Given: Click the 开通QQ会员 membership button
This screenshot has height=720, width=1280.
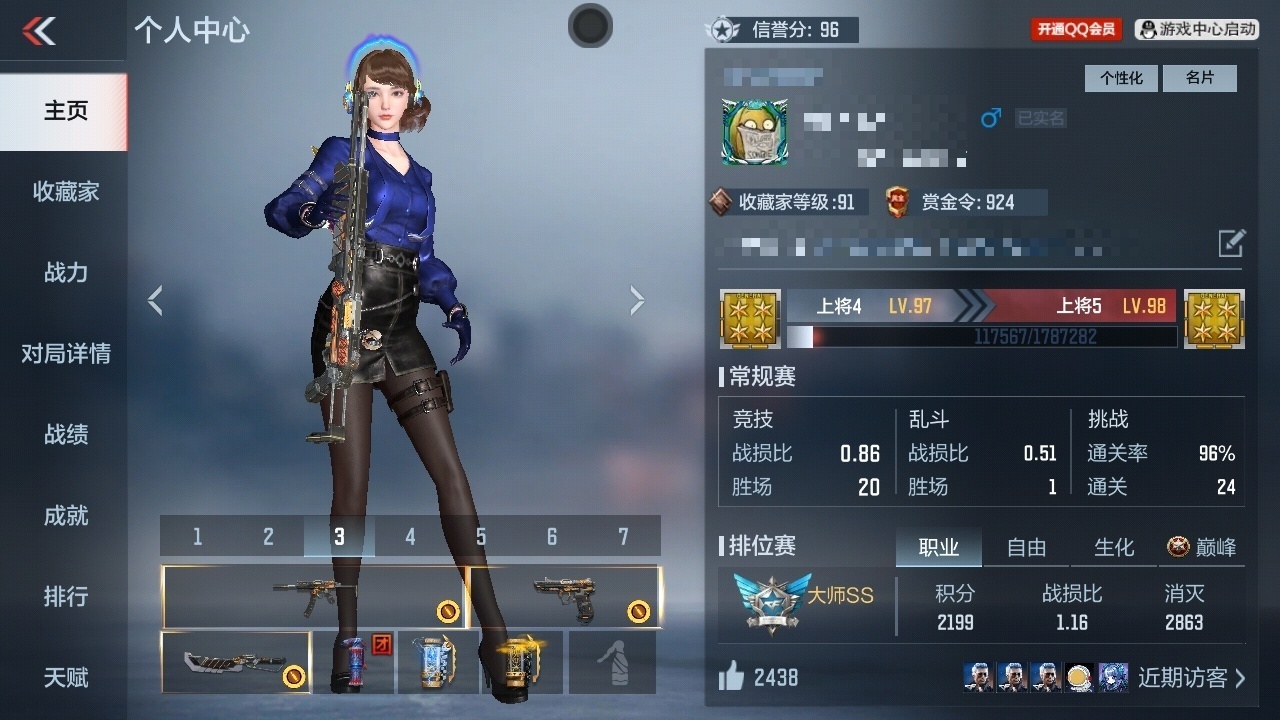Looking at the screenshot, I should (x=1076, y=29).
